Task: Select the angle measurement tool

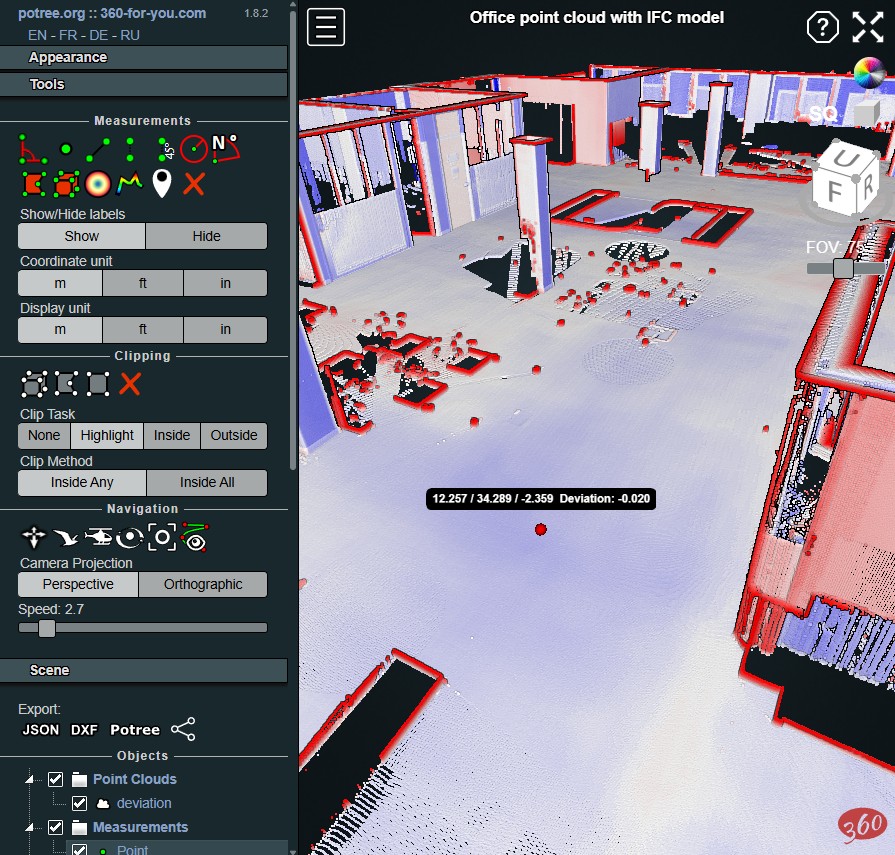Action: [x=33, y=150]
